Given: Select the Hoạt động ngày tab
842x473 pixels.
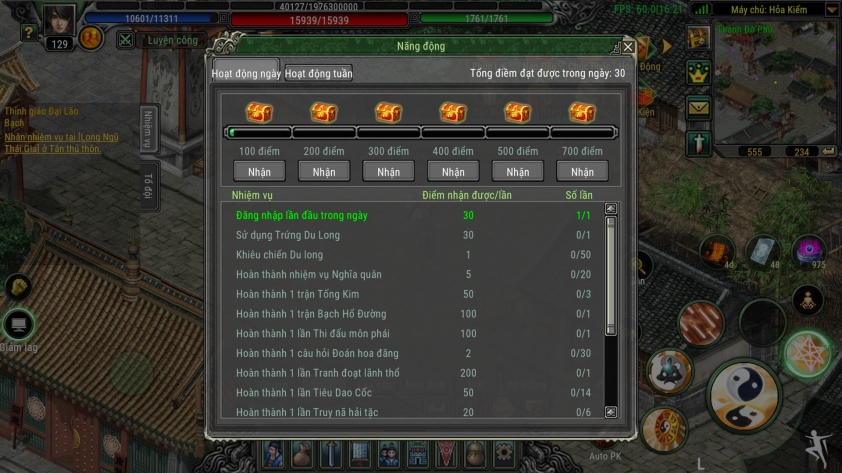Looking at the screenshot, I should click(x=245, y=73).
